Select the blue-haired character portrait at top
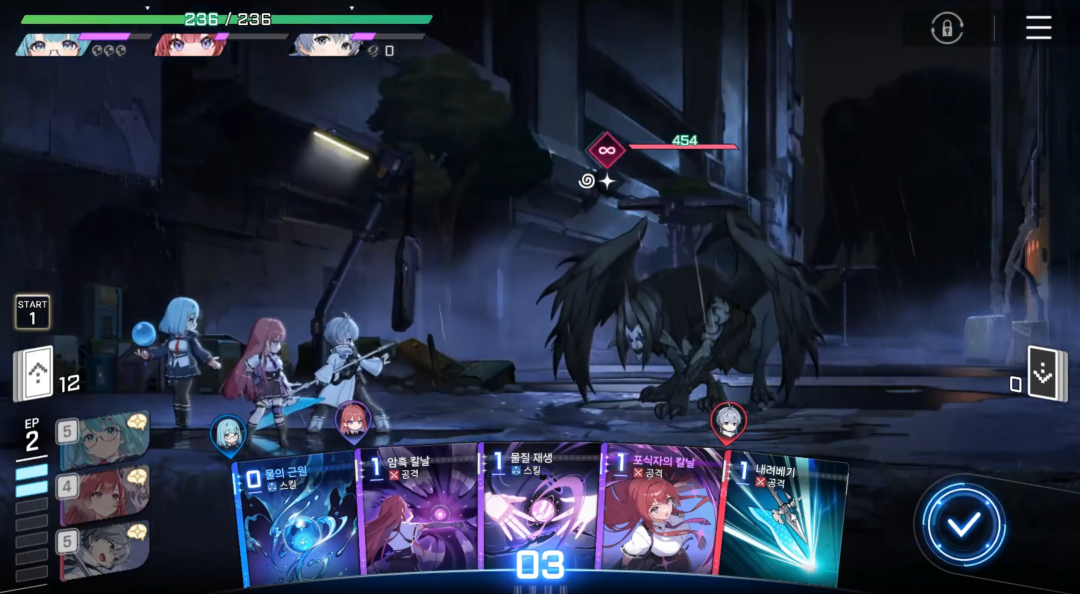Image resolution: width=1080 pixels, height=594 pixels. tap(52, 44)
